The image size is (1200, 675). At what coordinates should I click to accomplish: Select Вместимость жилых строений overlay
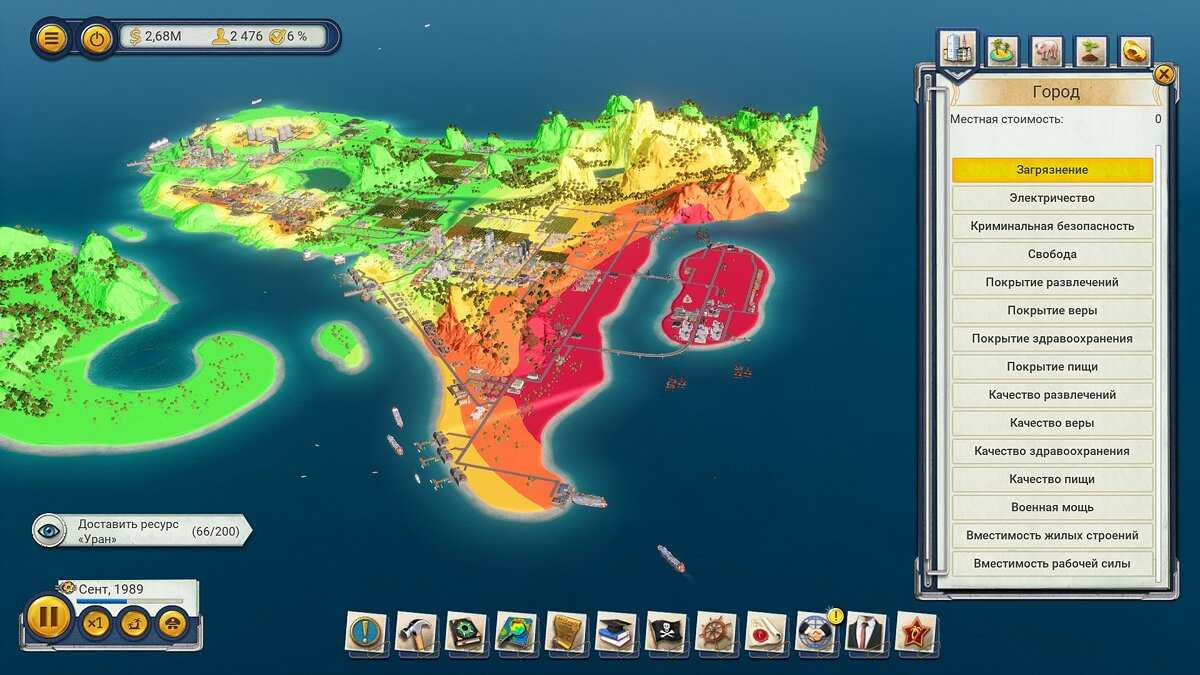[1051, 535]
